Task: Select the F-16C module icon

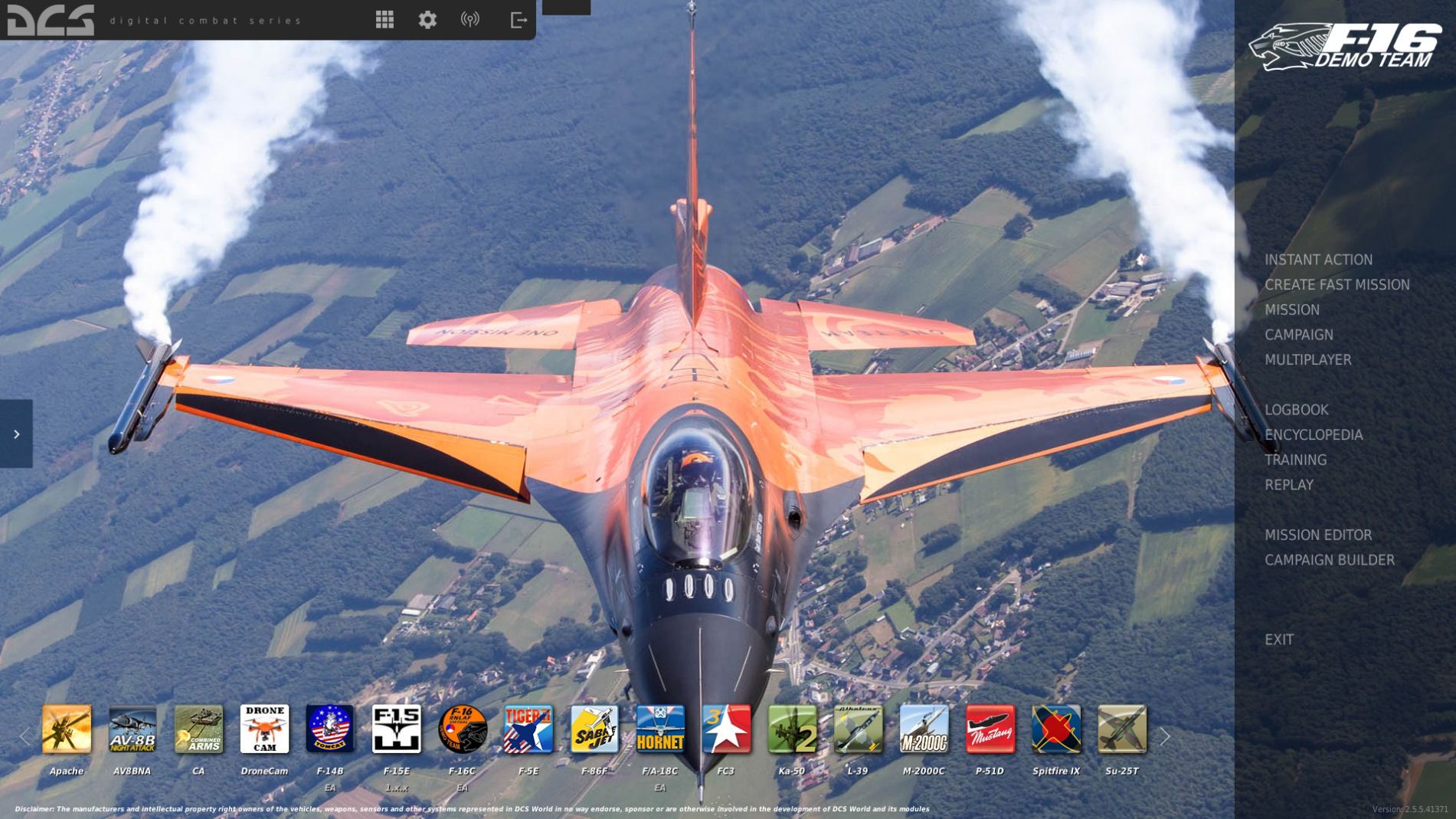Action: (x=463, y=729)
